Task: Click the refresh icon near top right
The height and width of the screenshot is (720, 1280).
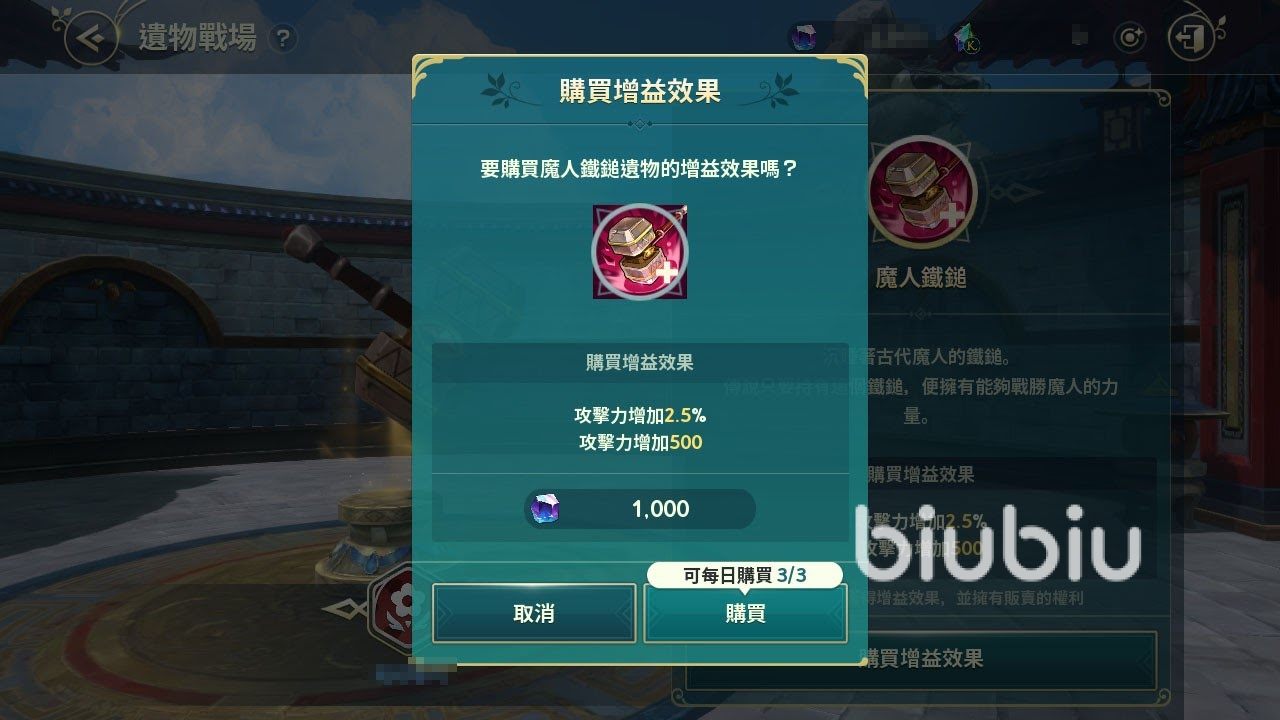Action: pyautogui.click(x=1129, y=37)
